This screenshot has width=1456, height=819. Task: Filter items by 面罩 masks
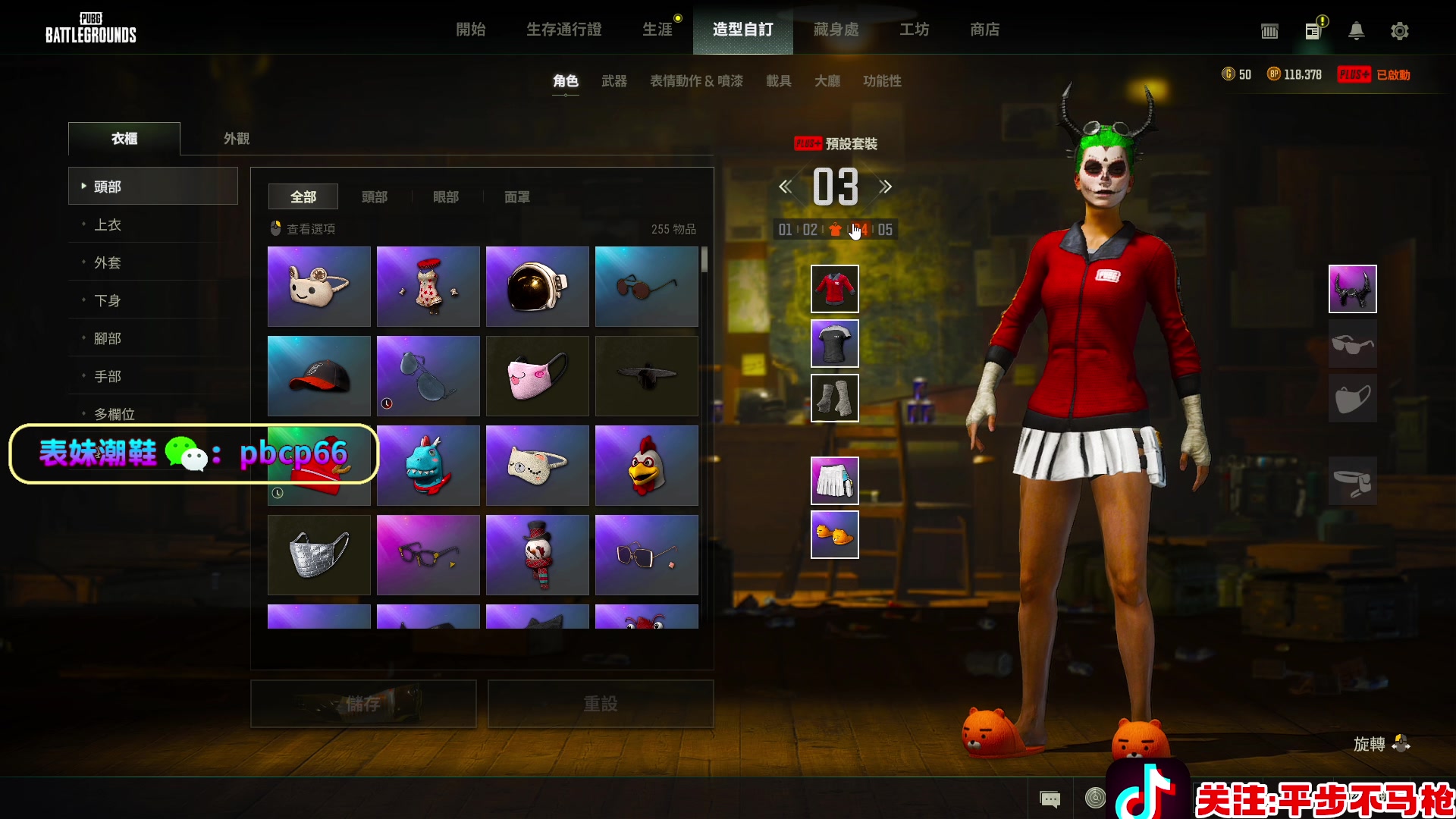click(x=516, y=197)
